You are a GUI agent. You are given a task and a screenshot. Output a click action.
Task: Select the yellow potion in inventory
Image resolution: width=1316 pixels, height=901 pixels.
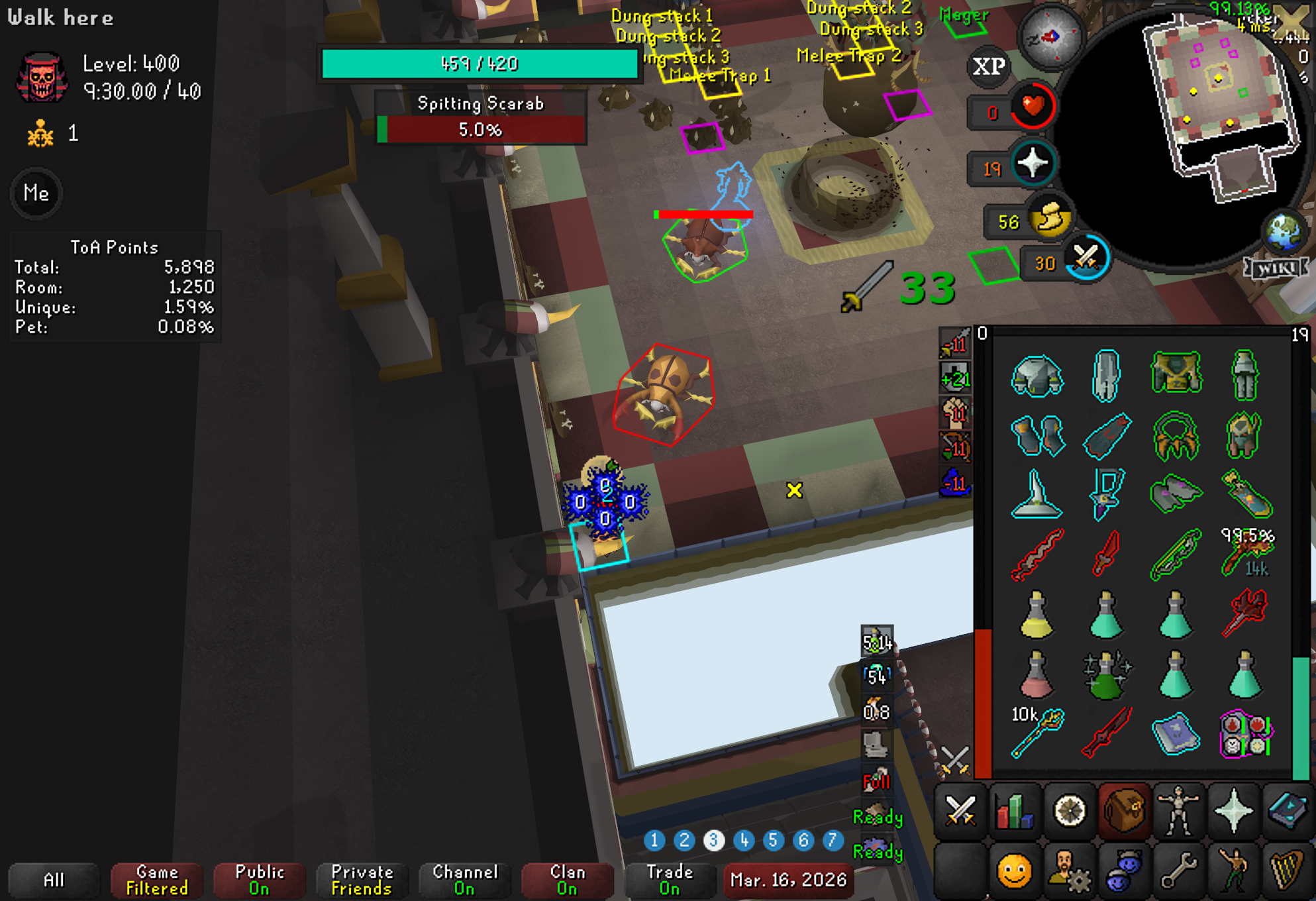[x=1037, y=615]
